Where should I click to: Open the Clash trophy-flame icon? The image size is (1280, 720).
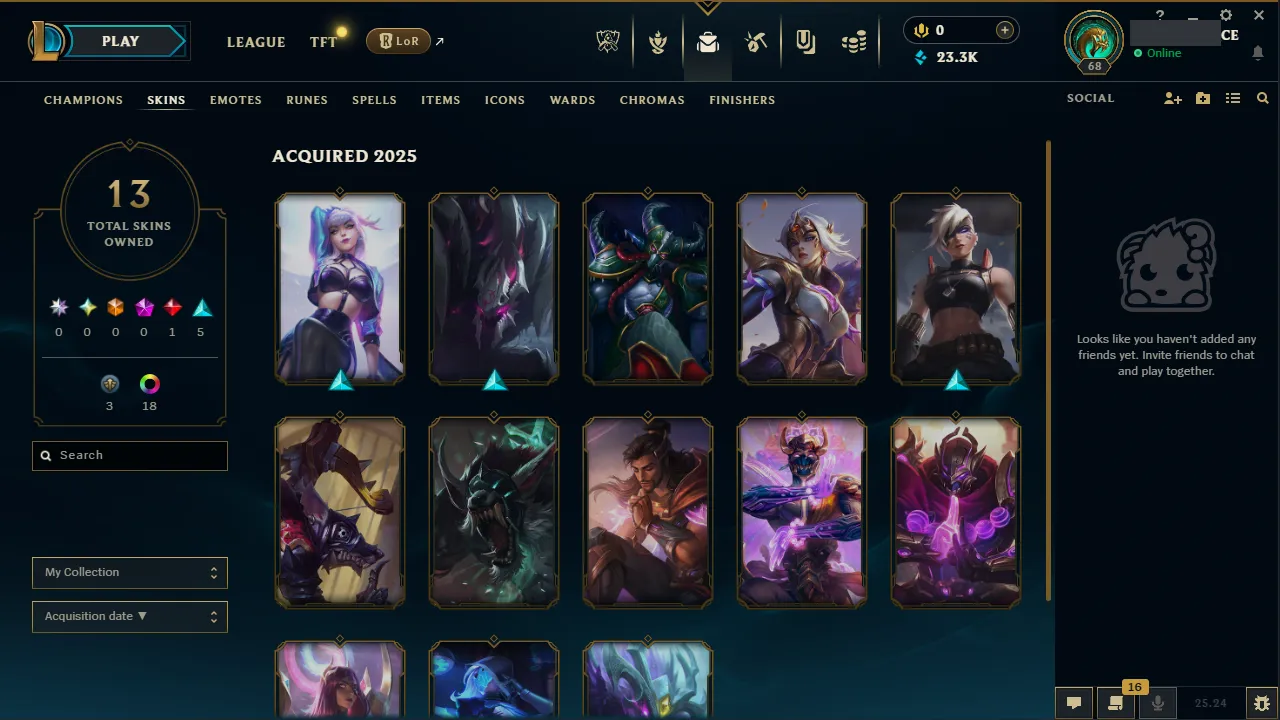click(658, 42)
